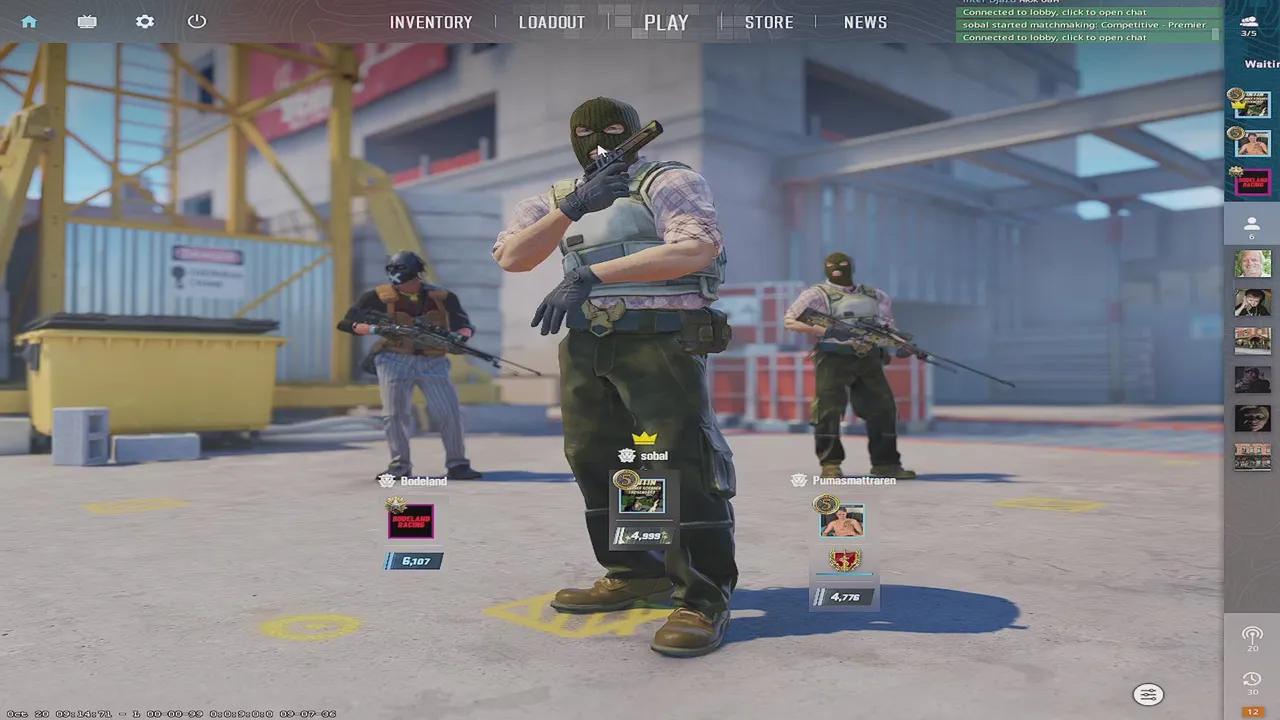Click sobal's XP progress bar showing 4,999
Viewport: 1280px width, 720px height.
tap(641, 535)
